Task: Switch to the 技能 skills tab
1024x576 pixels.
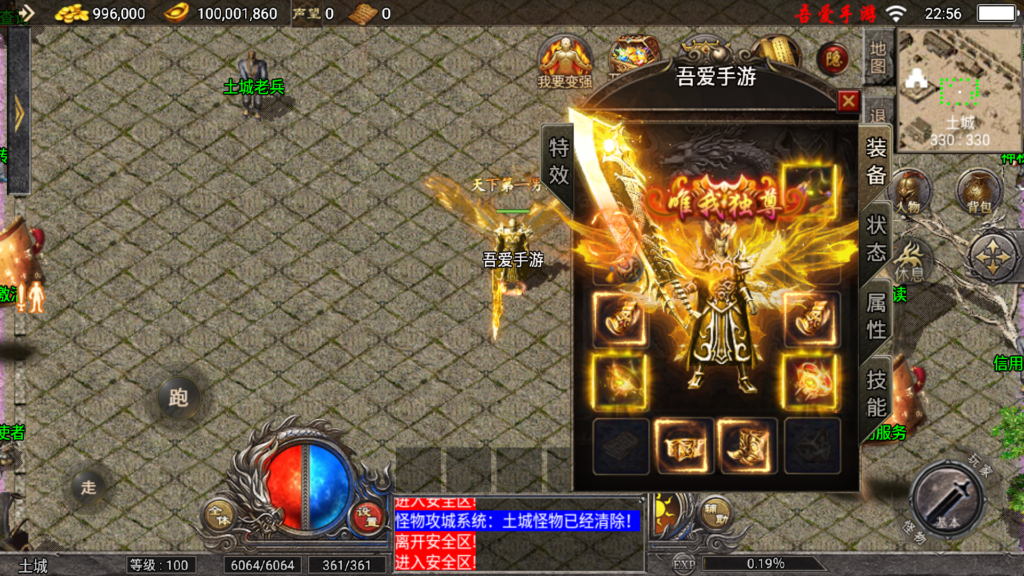Action: tap(876, 393)
